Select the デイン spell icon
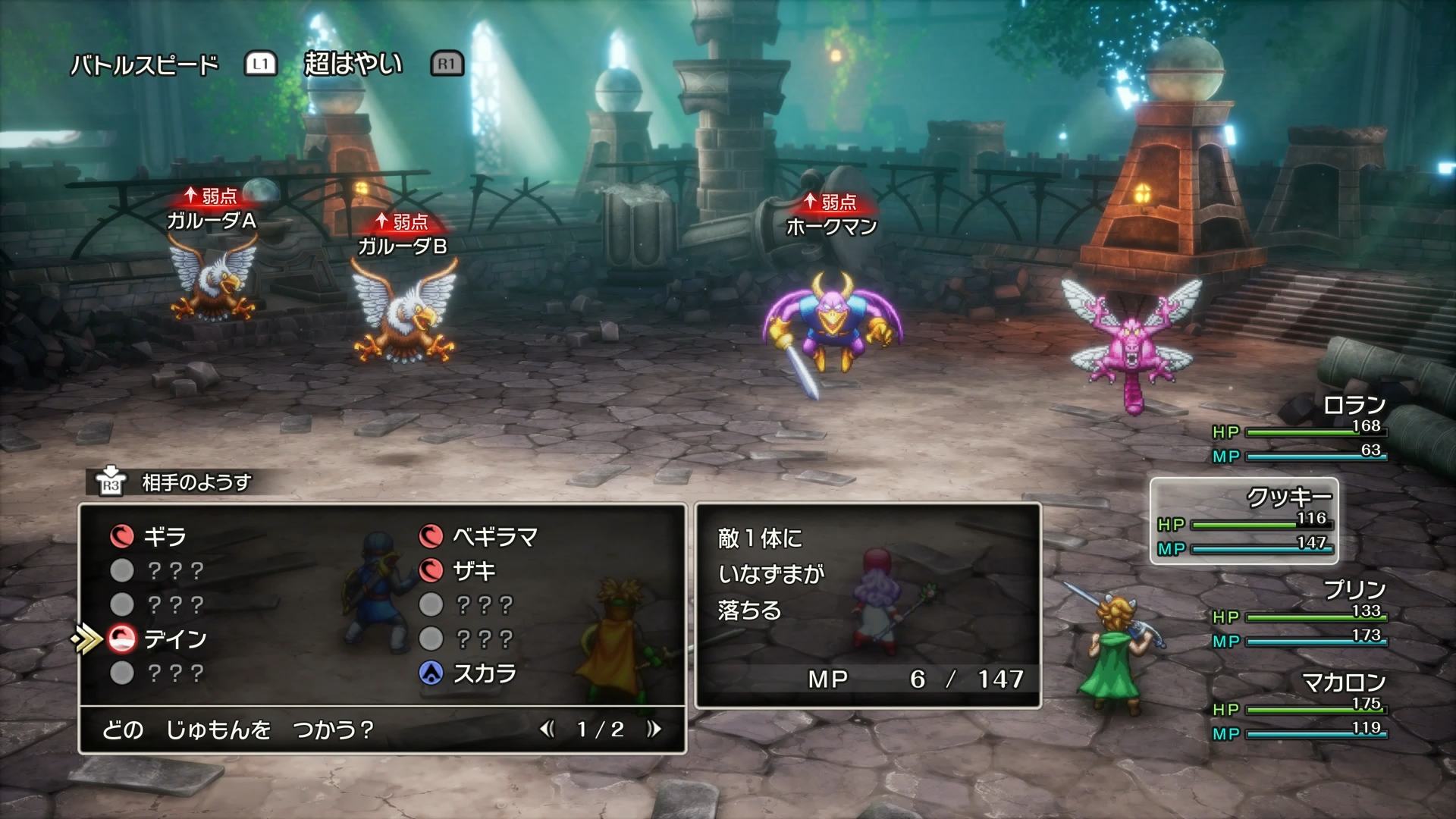The height and width of the screenshot is (819, 1456). point(121,639)
